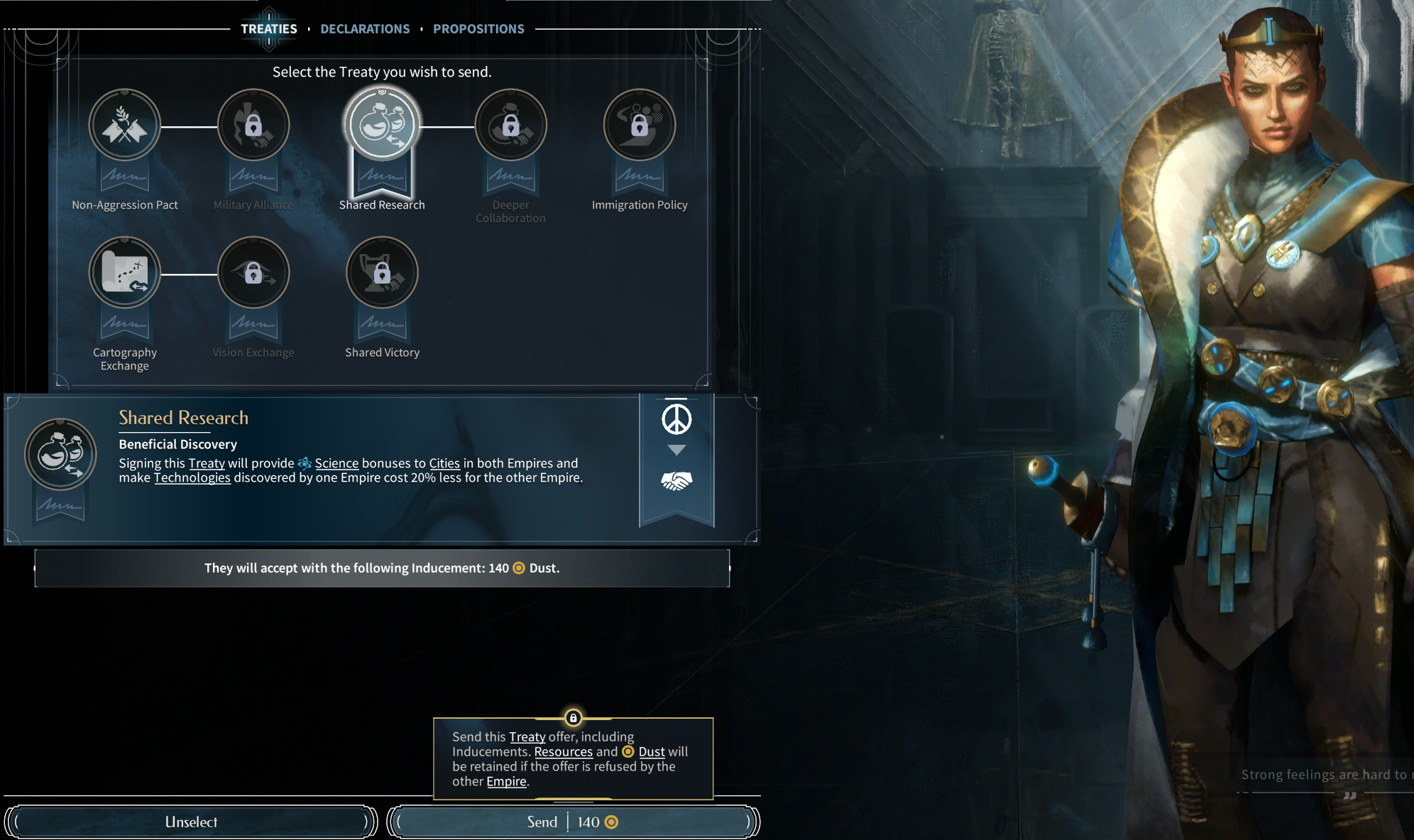Open the Science tooltip link

pyautogui.click(x=336, y=463)
